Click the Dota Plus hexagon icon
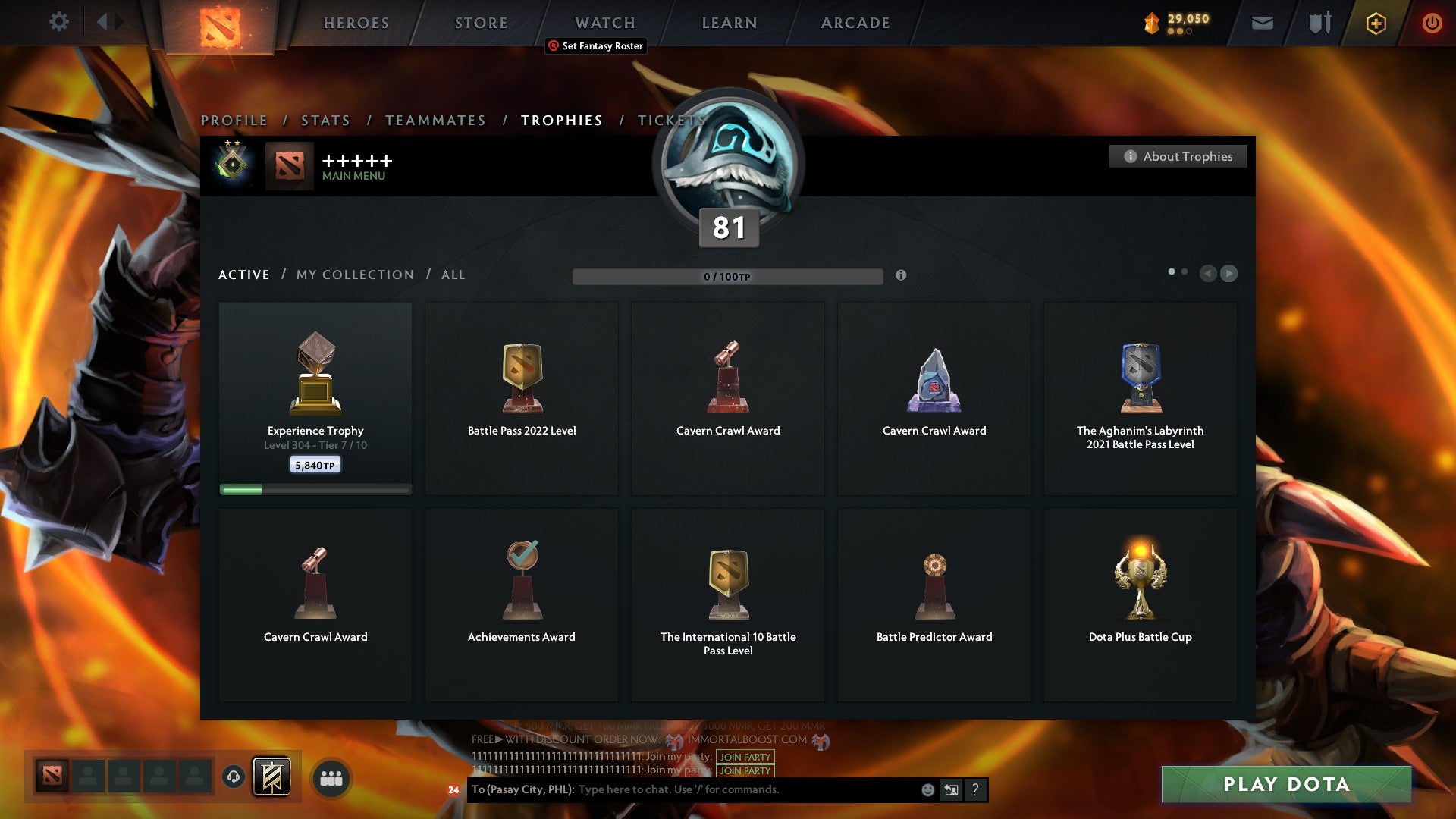 pos(1375,23)
